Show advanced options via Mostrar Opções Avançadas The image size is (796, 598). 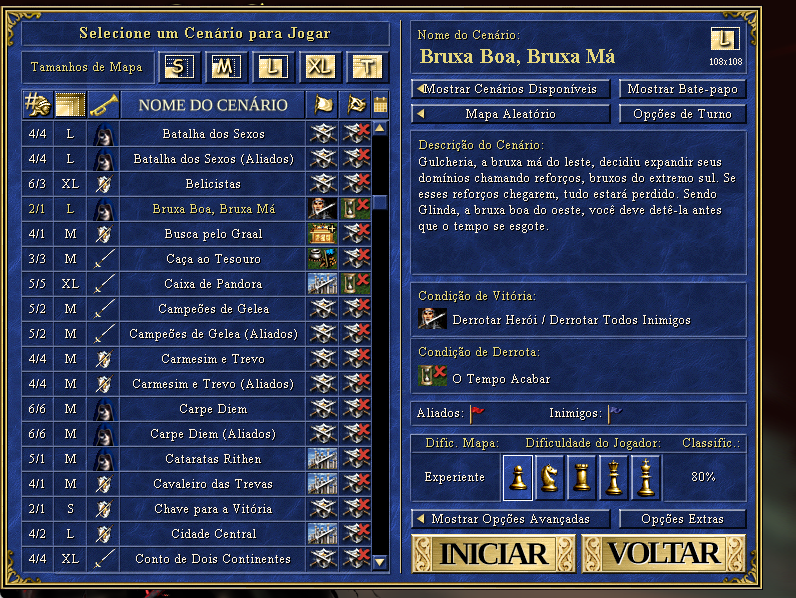coord(511,519)
